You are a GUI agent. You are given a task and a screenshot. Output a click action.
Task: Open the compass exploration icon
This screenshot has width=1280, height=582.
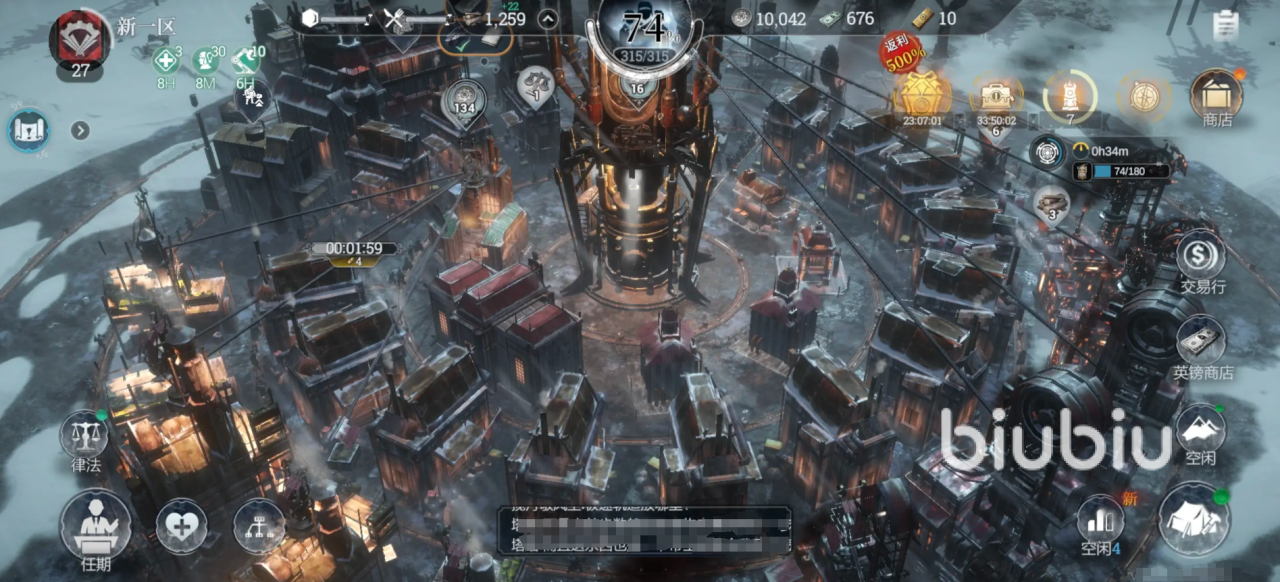pyautogui.click(x=1144, y=96)
